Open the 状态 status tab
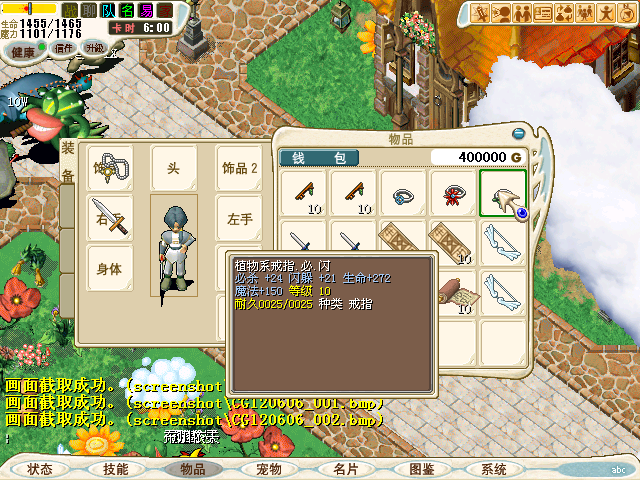 tap(40, 468)
